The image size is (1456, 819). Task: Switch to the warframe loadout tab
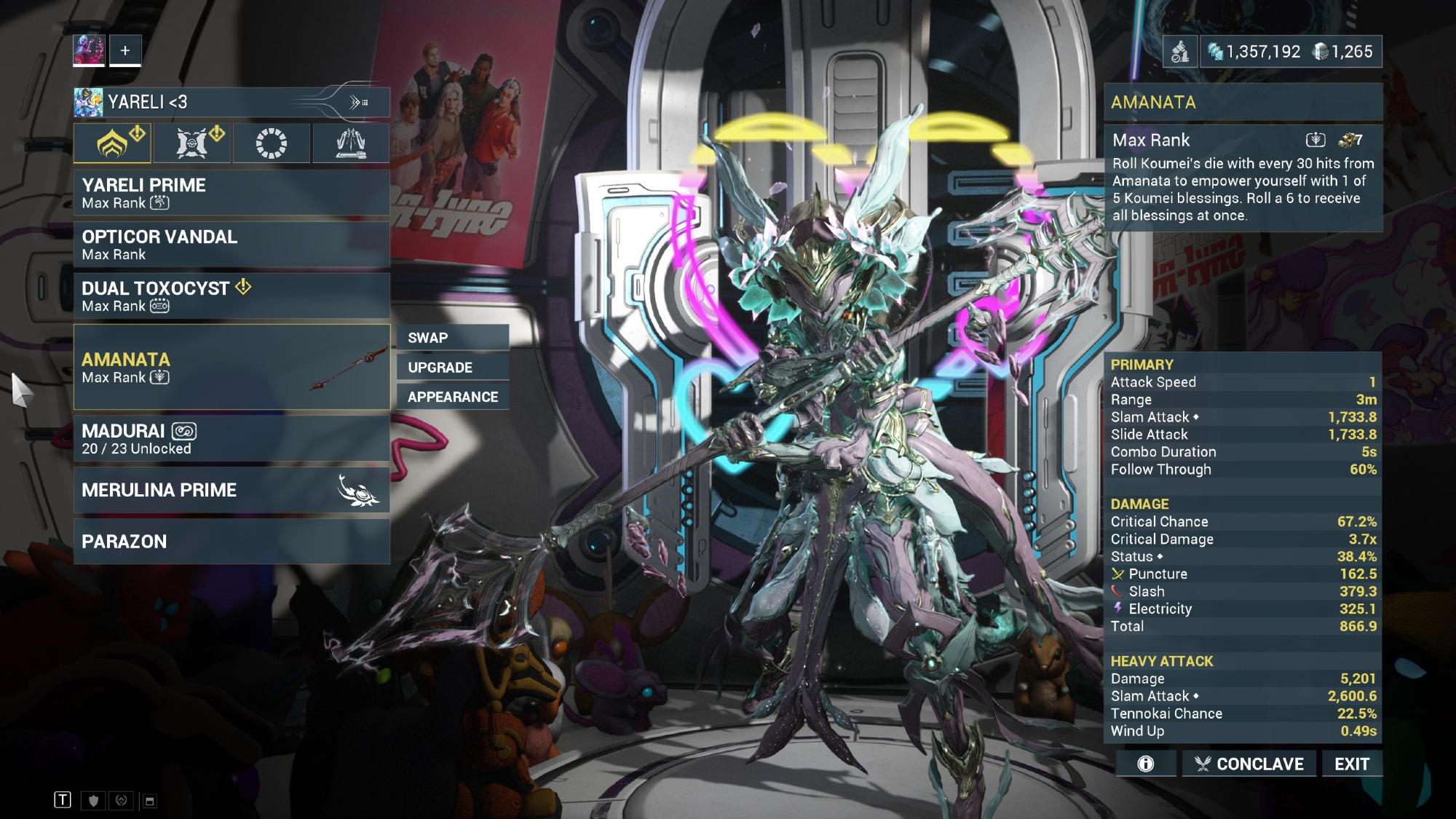(112, 143)
